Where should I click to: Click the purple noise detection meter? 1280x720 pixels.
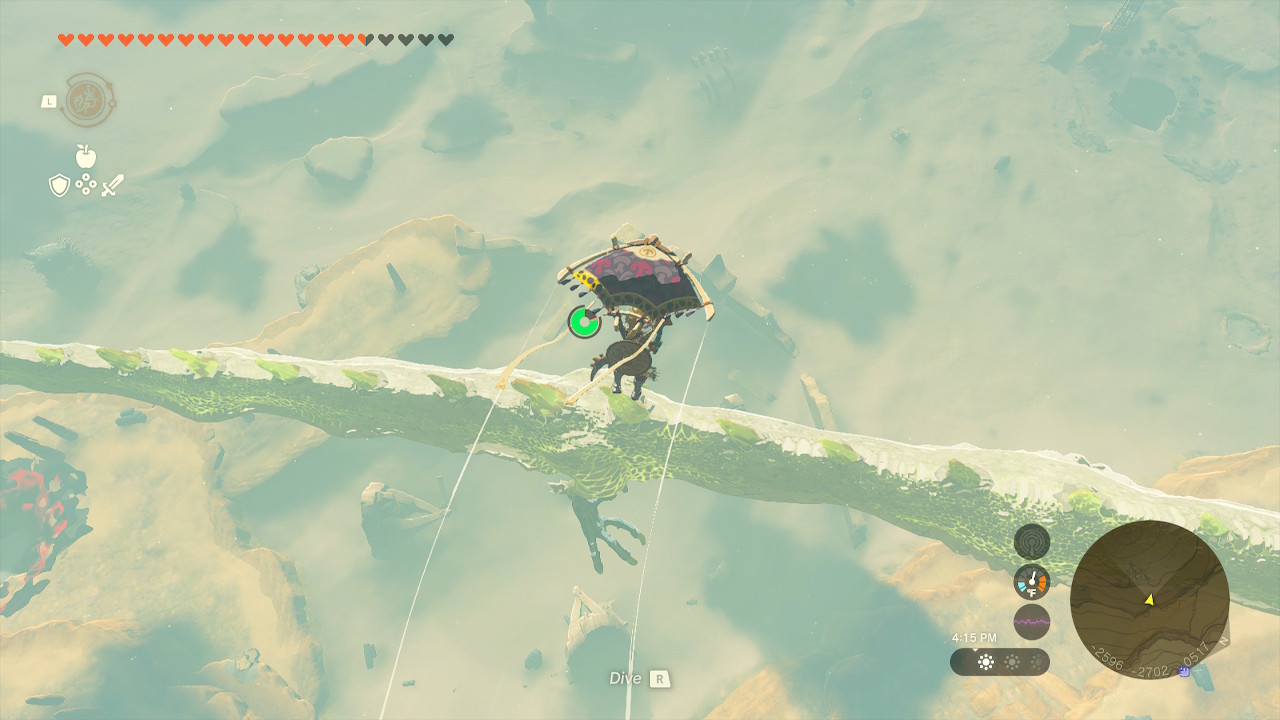tap(1031, 621)
